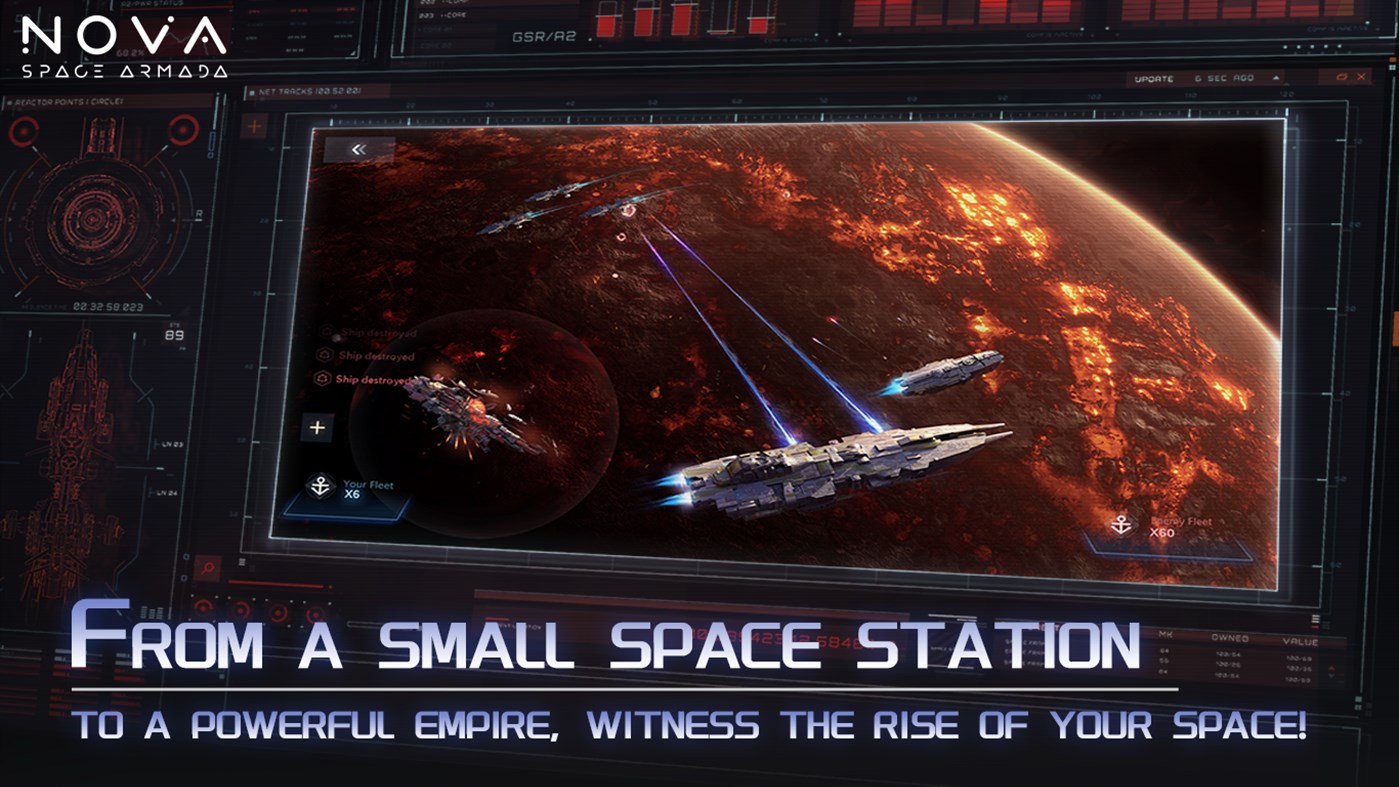Collapse the update banner with its up arrow
This screenshot has height=787, width=1399.
[x=1276, y=77]
